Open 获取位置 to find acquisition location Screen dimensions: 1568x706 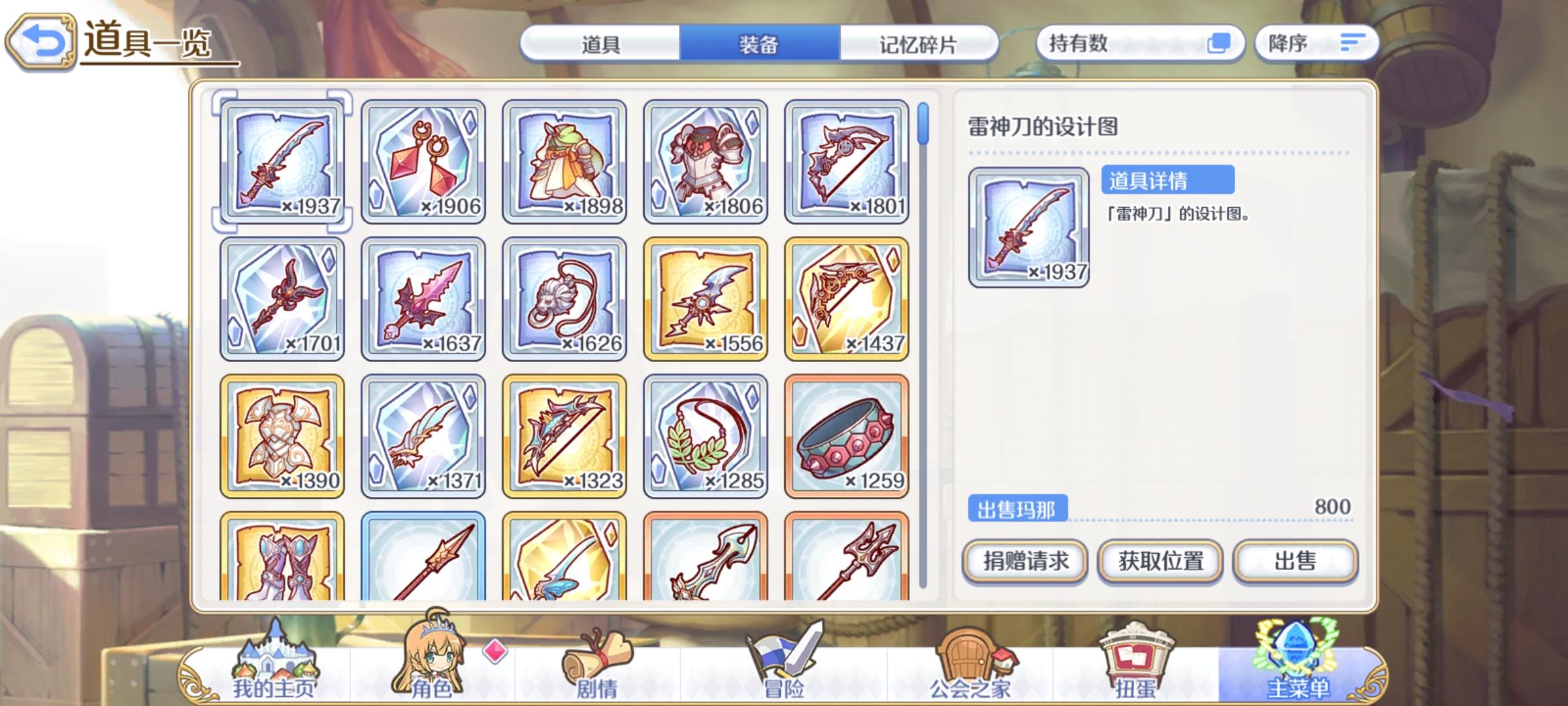coord(1159,562)
